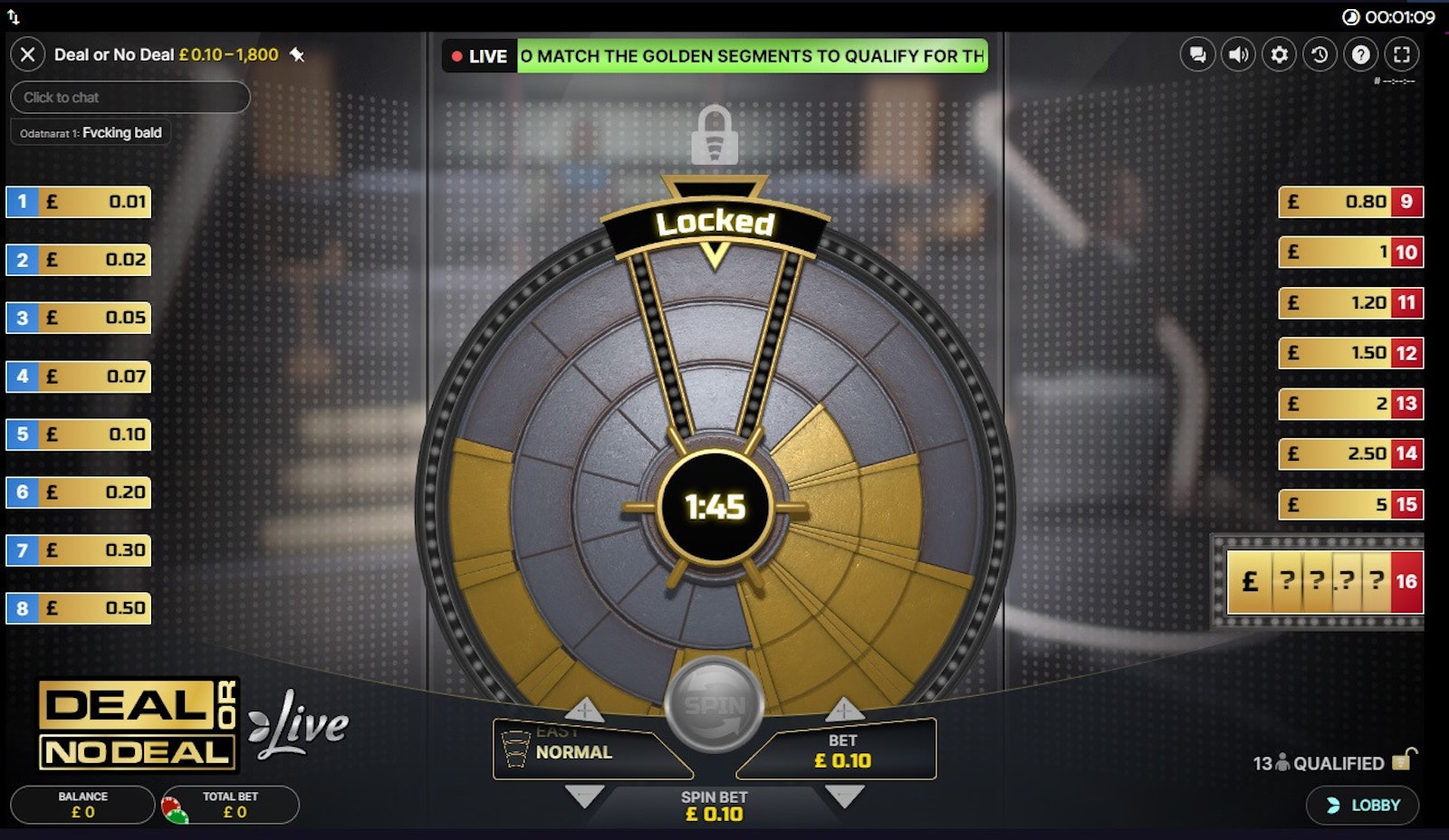Raise the bet with the up arrow
The width and height of the screenshot is (1449, 840).
click(844, 710)
